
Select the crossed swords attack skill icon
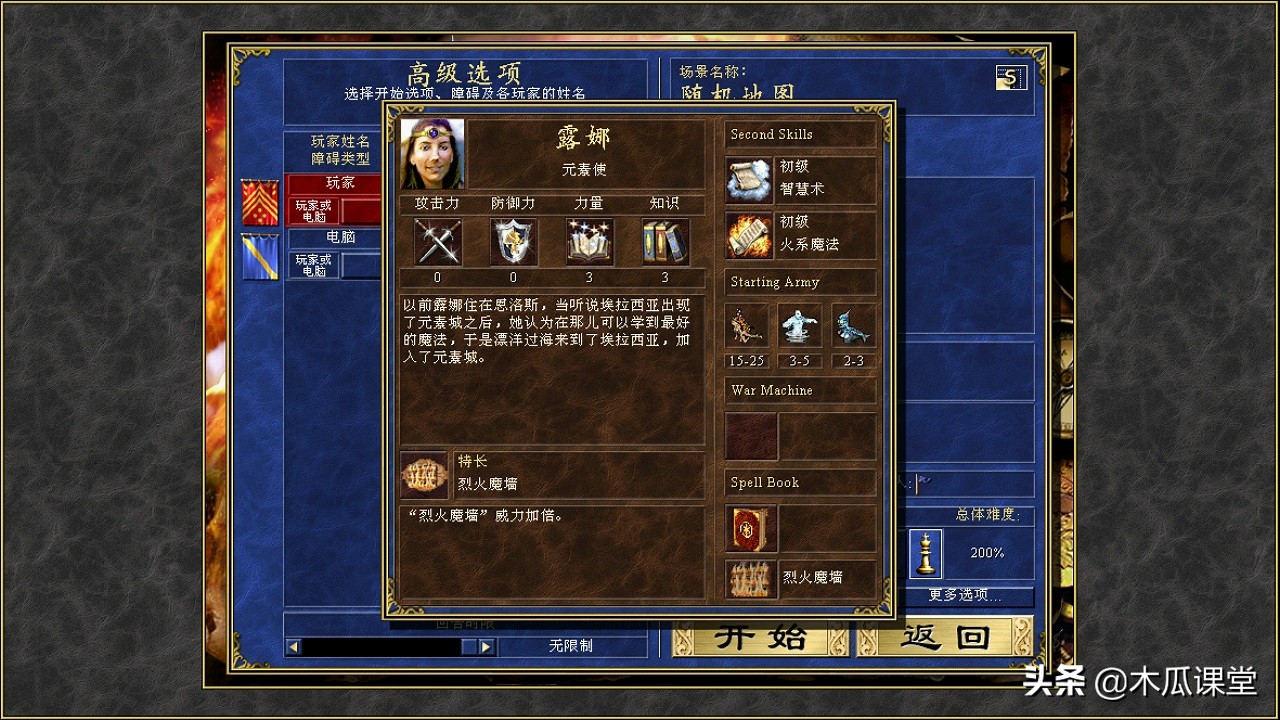436,242
